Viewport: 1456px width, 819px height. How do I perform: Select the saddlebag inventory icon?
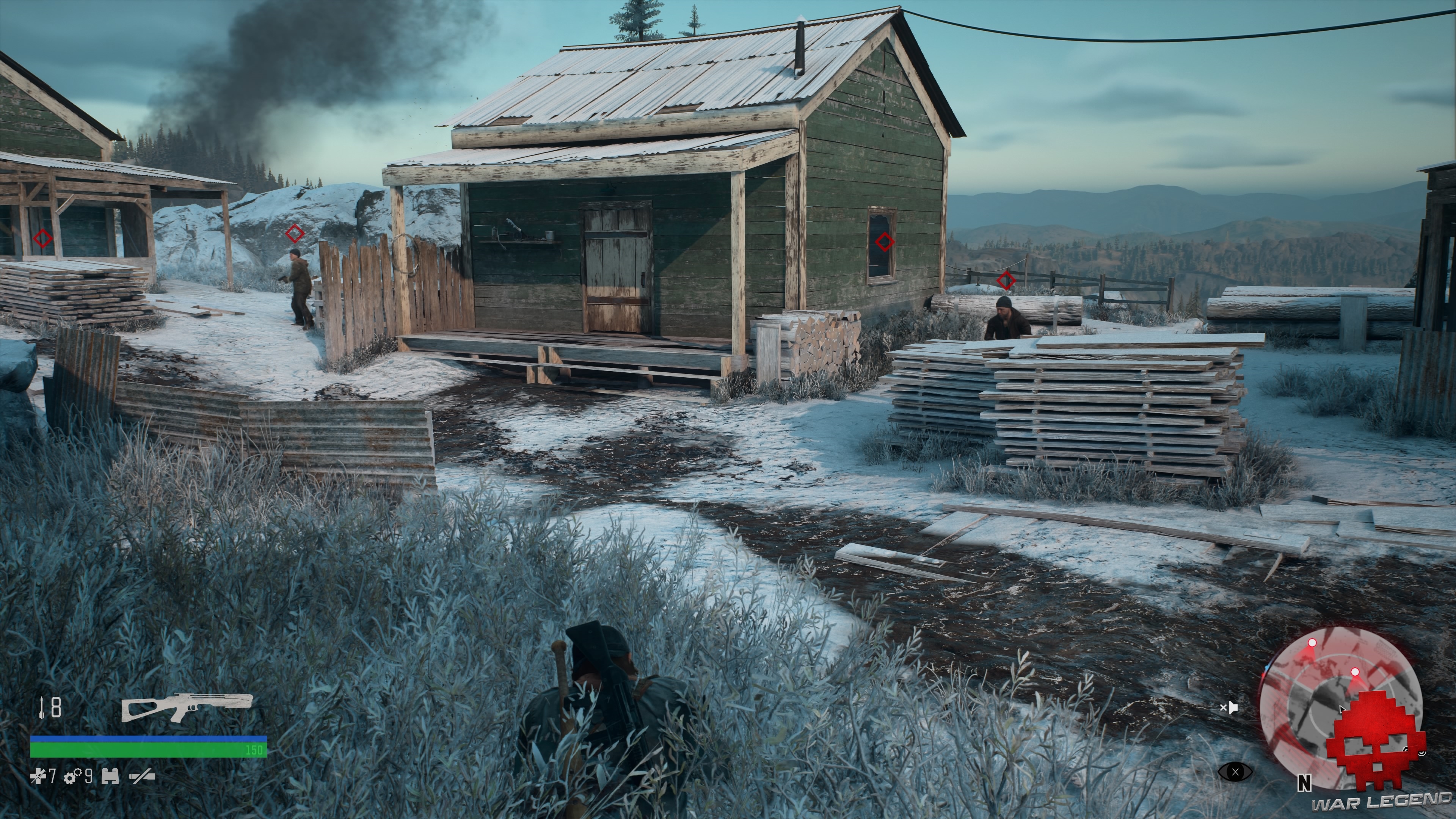(111, 776)
